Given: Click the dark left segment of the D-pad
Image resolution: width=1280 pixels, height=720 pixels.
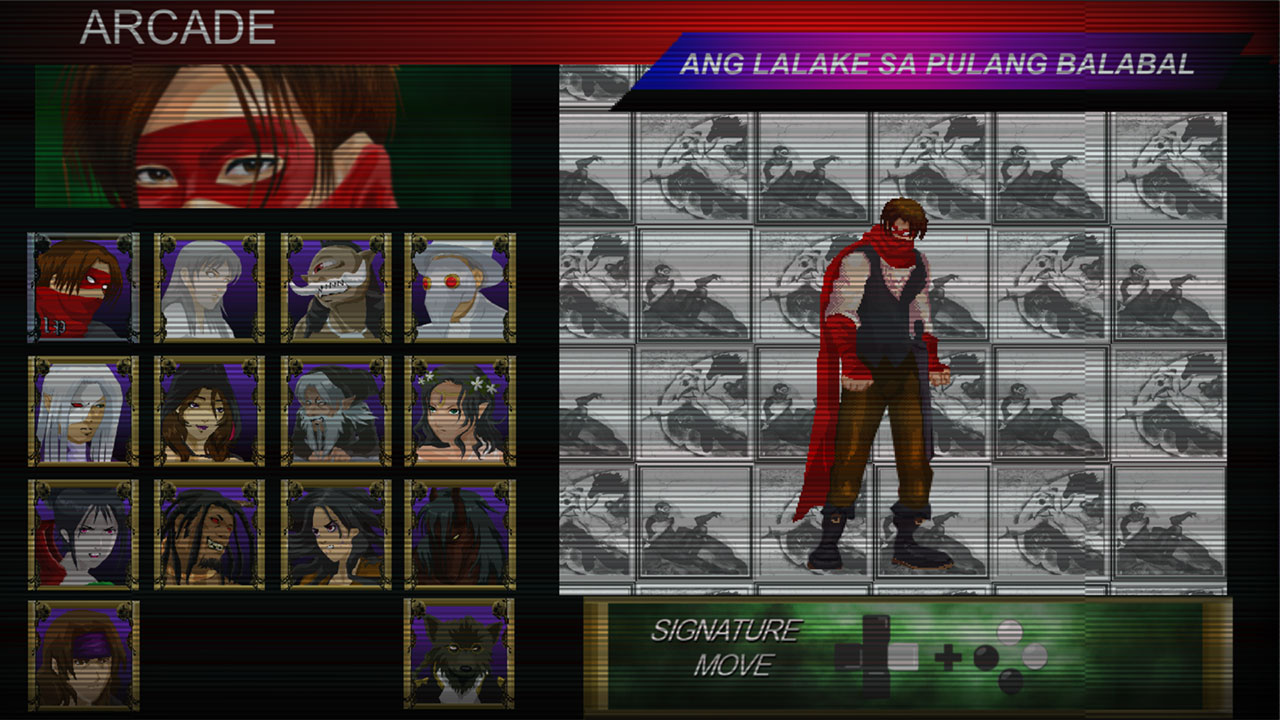Looking at the screenshot, I should click(848, 657).
